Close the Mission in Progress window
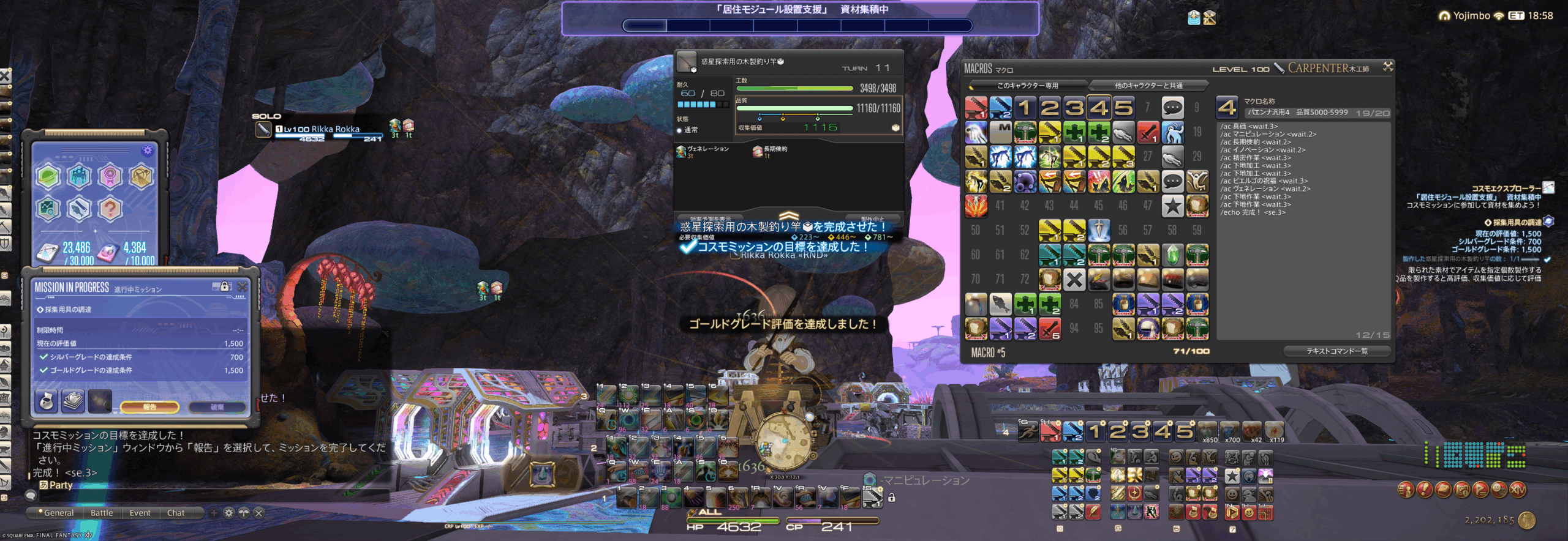The image size is (1568, 541). coord(243,286)
